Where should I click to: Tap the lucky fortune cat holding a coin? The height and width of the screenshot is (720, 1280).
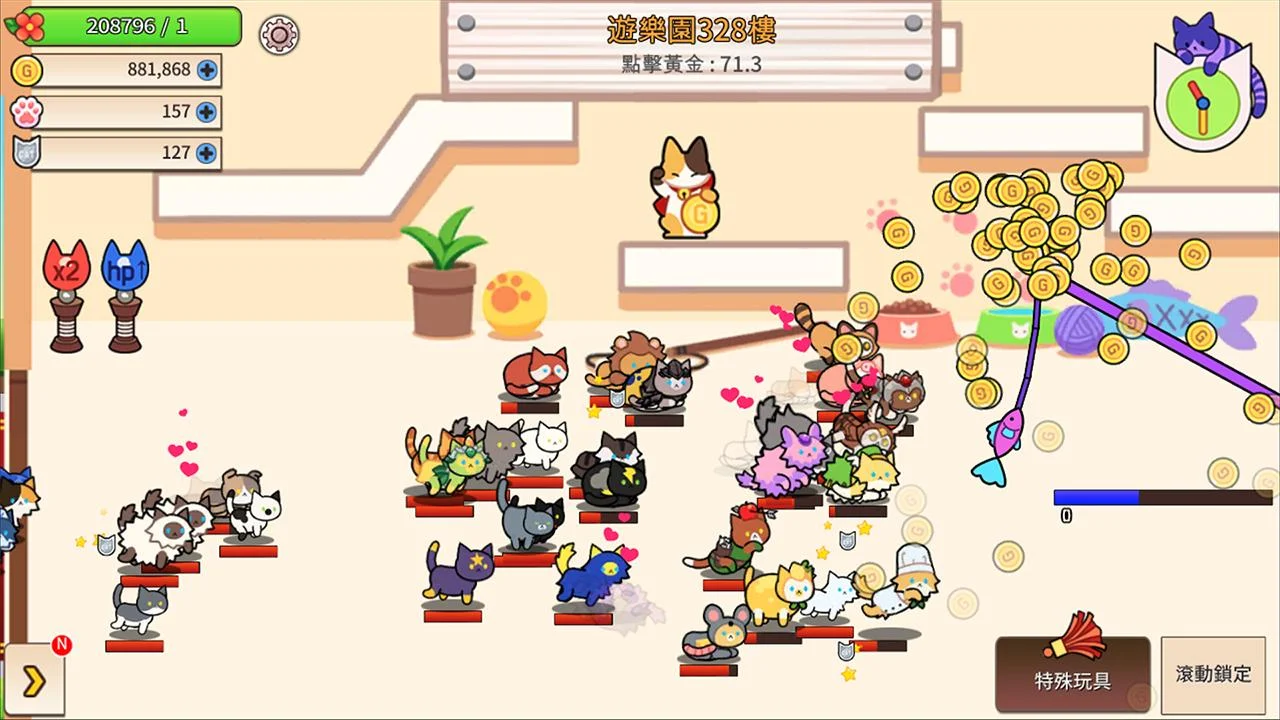686,185
